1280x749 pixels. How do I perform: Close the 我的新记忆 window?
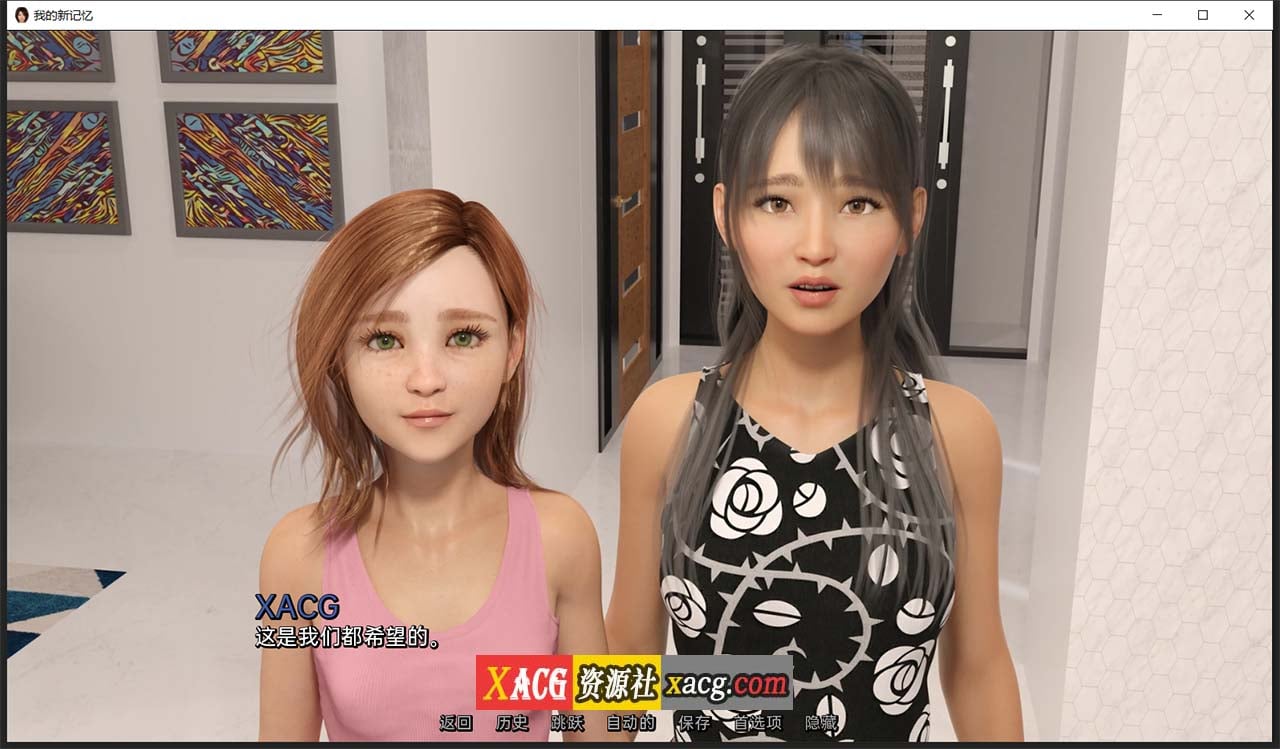click(x=1249, y=15)
